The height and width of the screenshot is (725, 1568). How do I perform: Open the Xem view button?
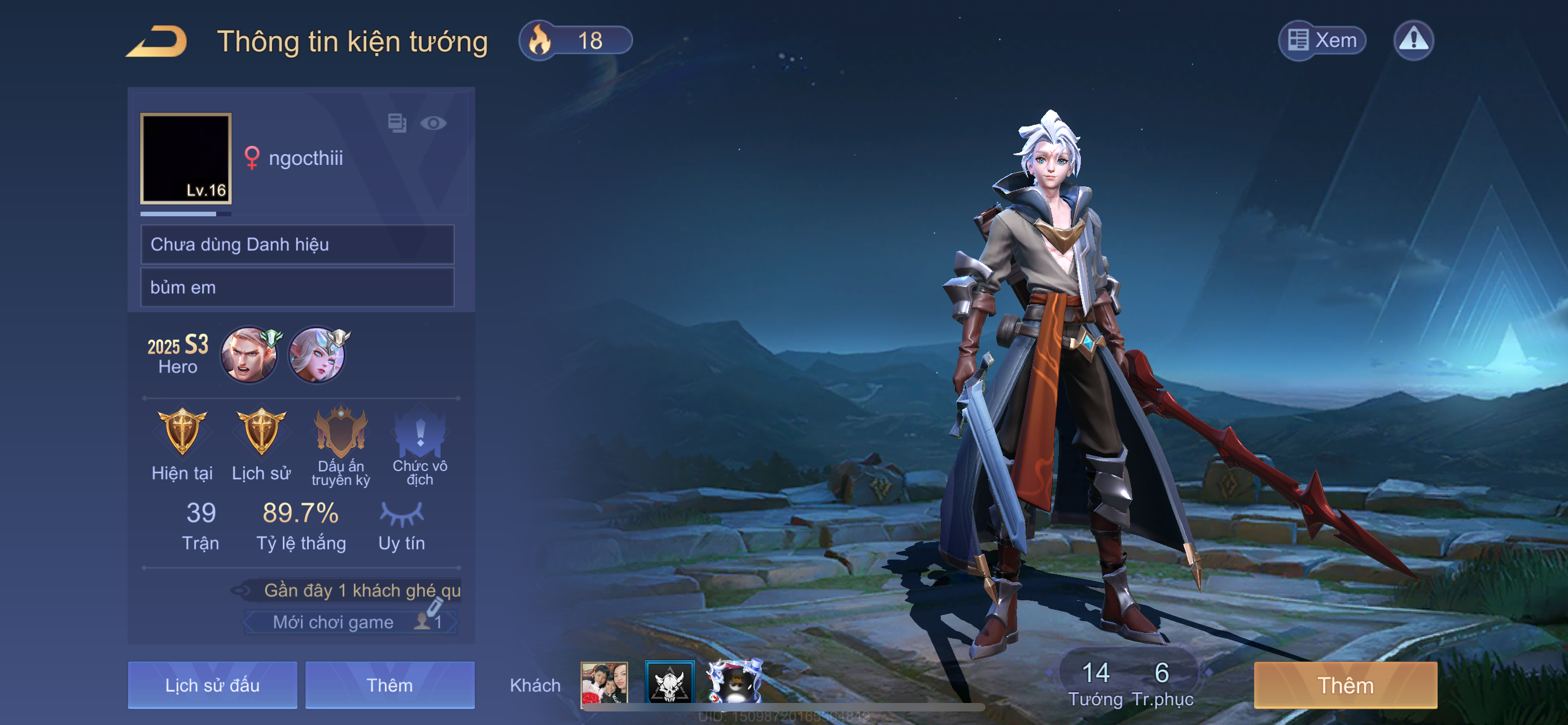[x=1322, y=40]
